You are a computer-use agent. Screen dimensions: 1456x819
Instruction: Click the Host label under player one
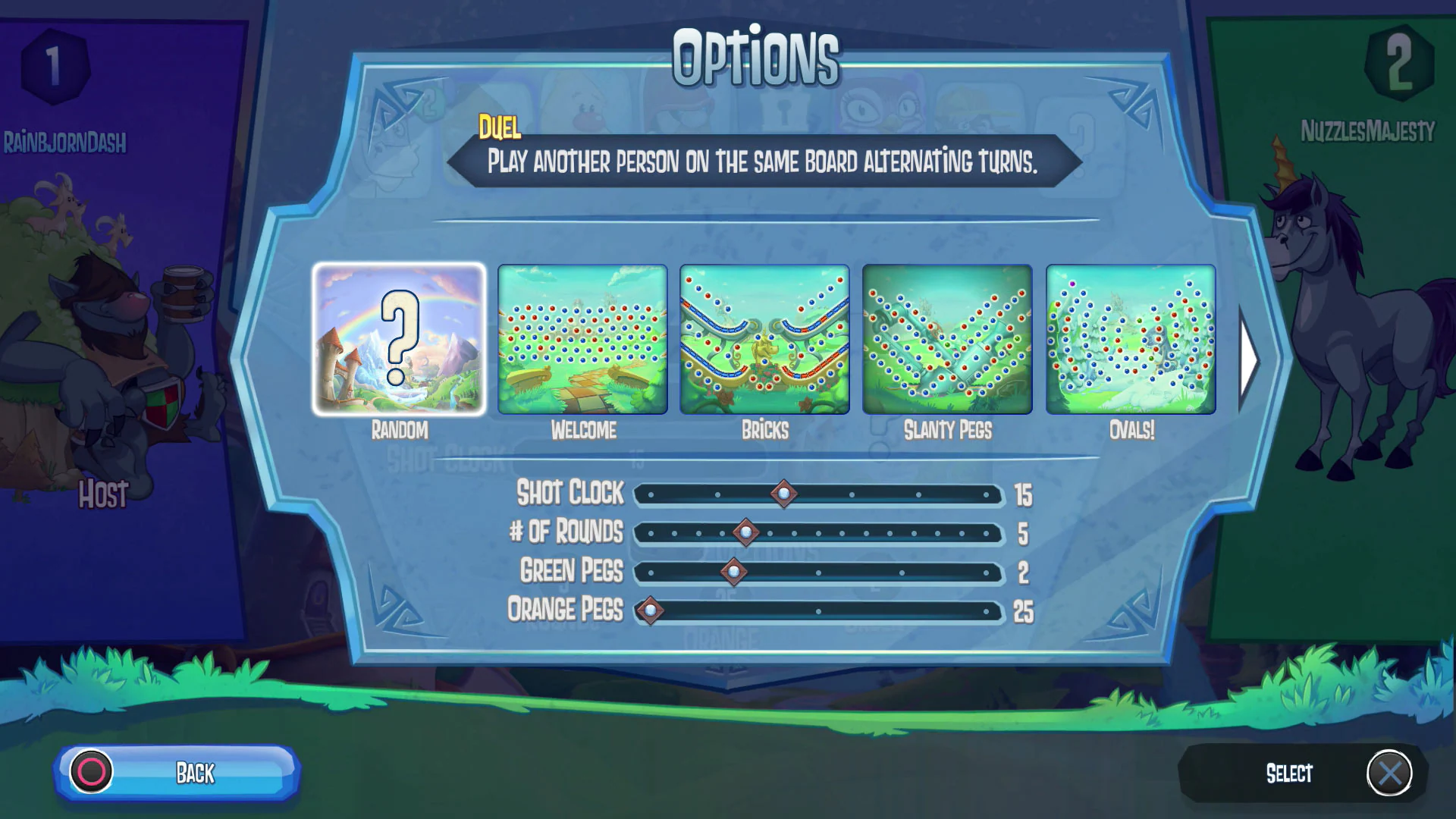point(102,495)
